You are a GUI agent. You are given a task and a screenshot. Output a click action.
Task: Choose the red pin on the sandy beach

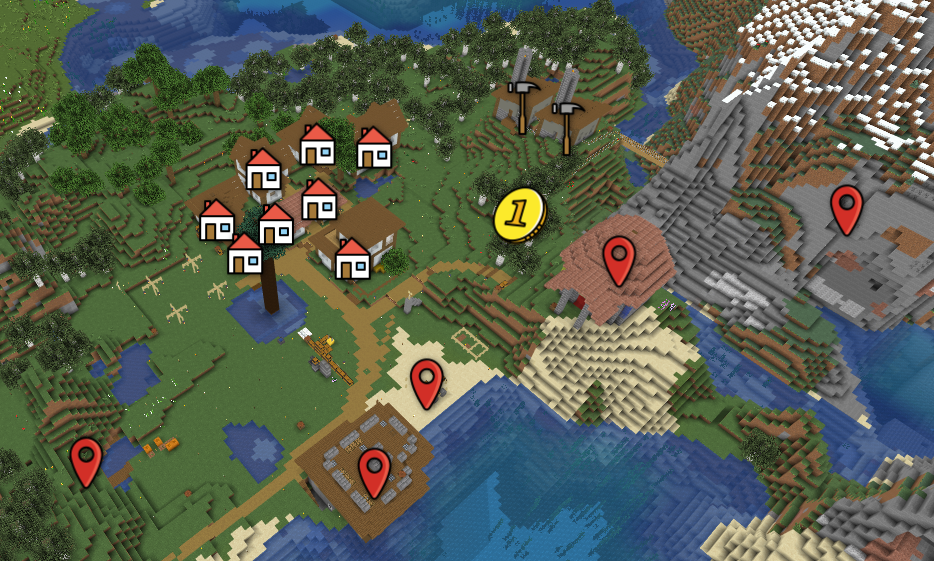[427, 382]
